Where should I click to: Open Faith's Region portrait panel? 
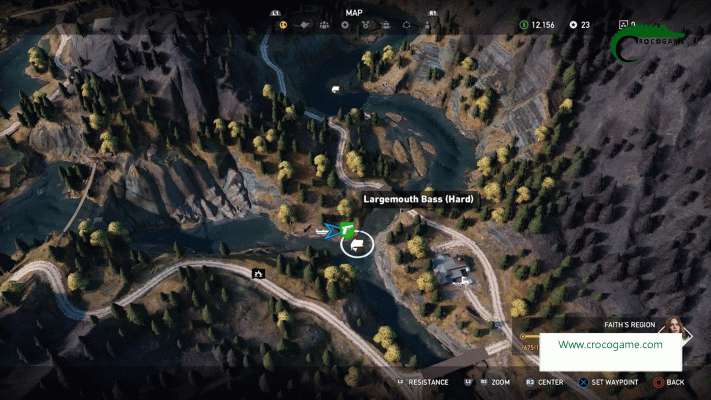coord(675,329)
